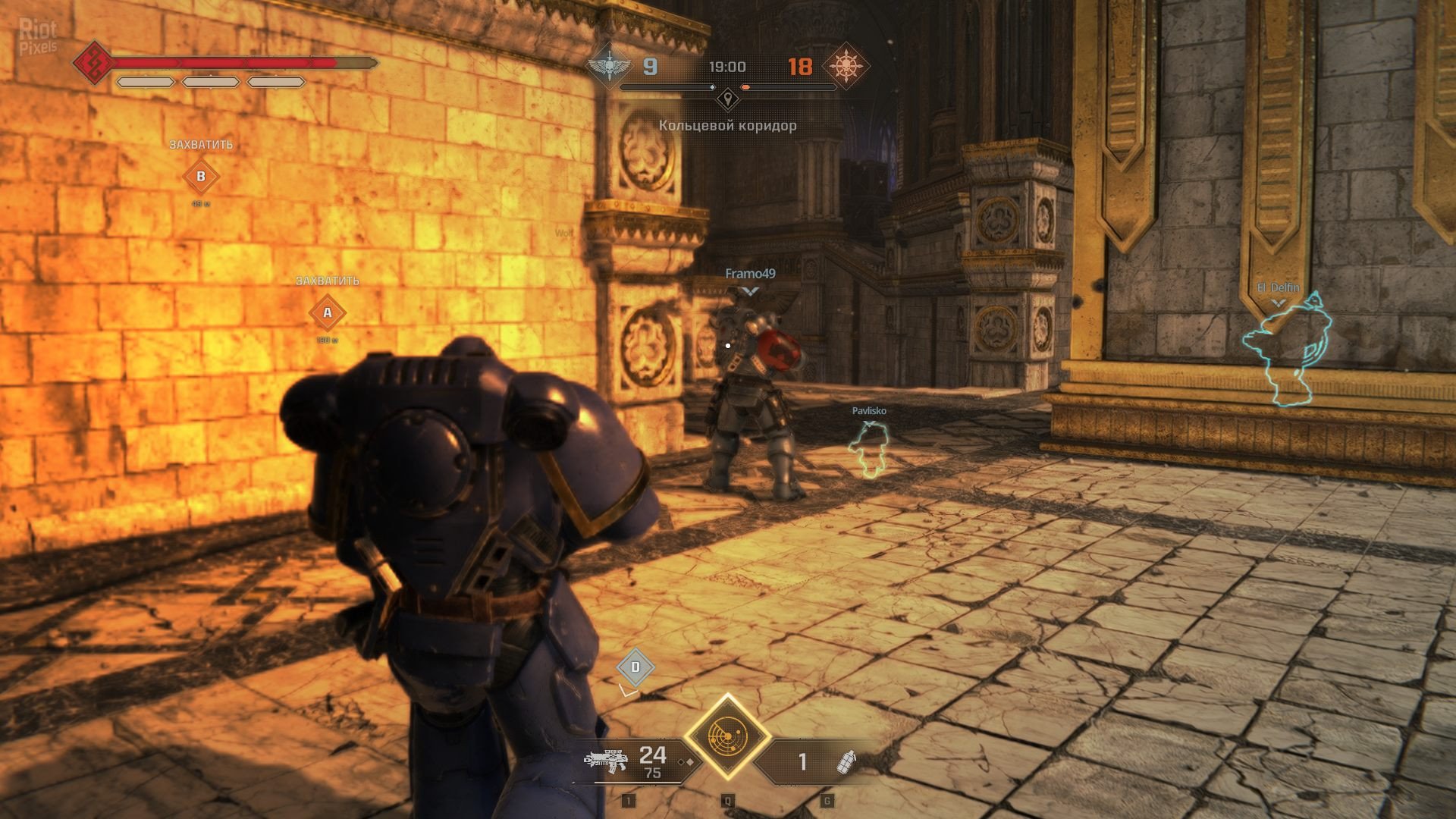Select the Framo49 player name tag
This screenshot has width=1456, height=819.
tap(750, 274)
